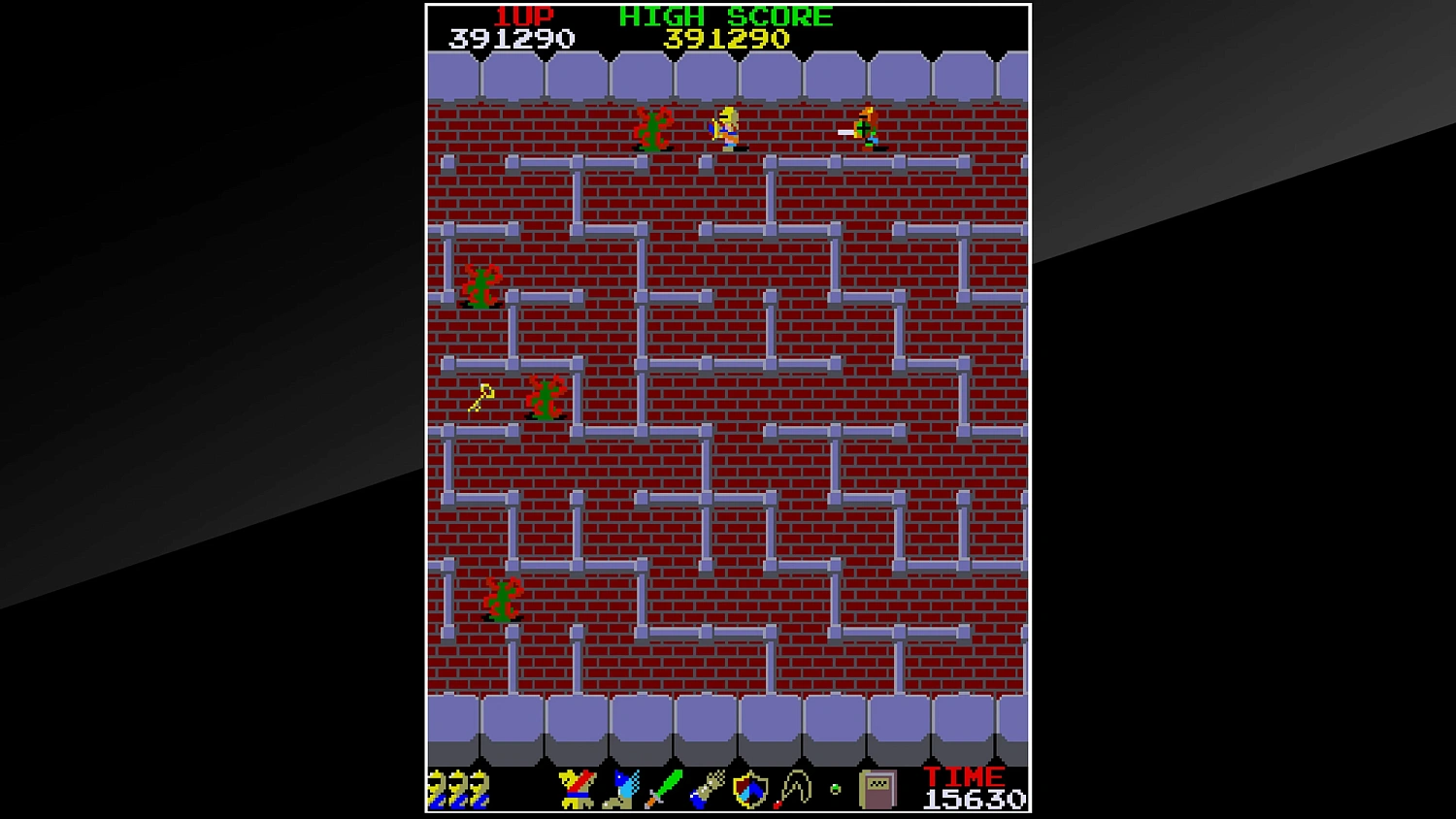1456x819 pixels.
Task: Click the player character atop the maze wall
Action: [x=726, y=129]
